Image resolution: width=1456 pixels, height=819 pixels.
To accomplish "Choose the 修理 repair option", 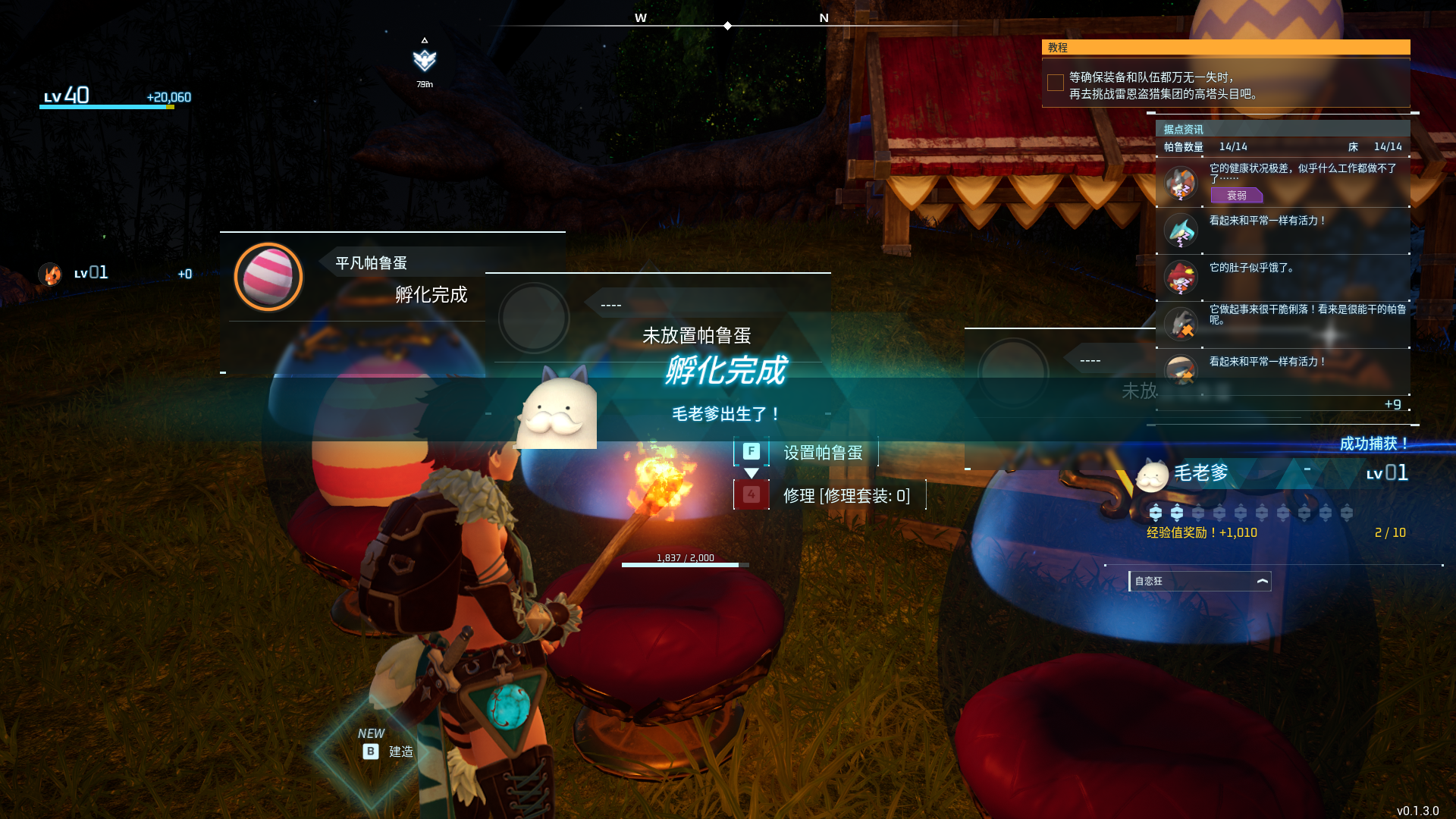I will [845, 496].
